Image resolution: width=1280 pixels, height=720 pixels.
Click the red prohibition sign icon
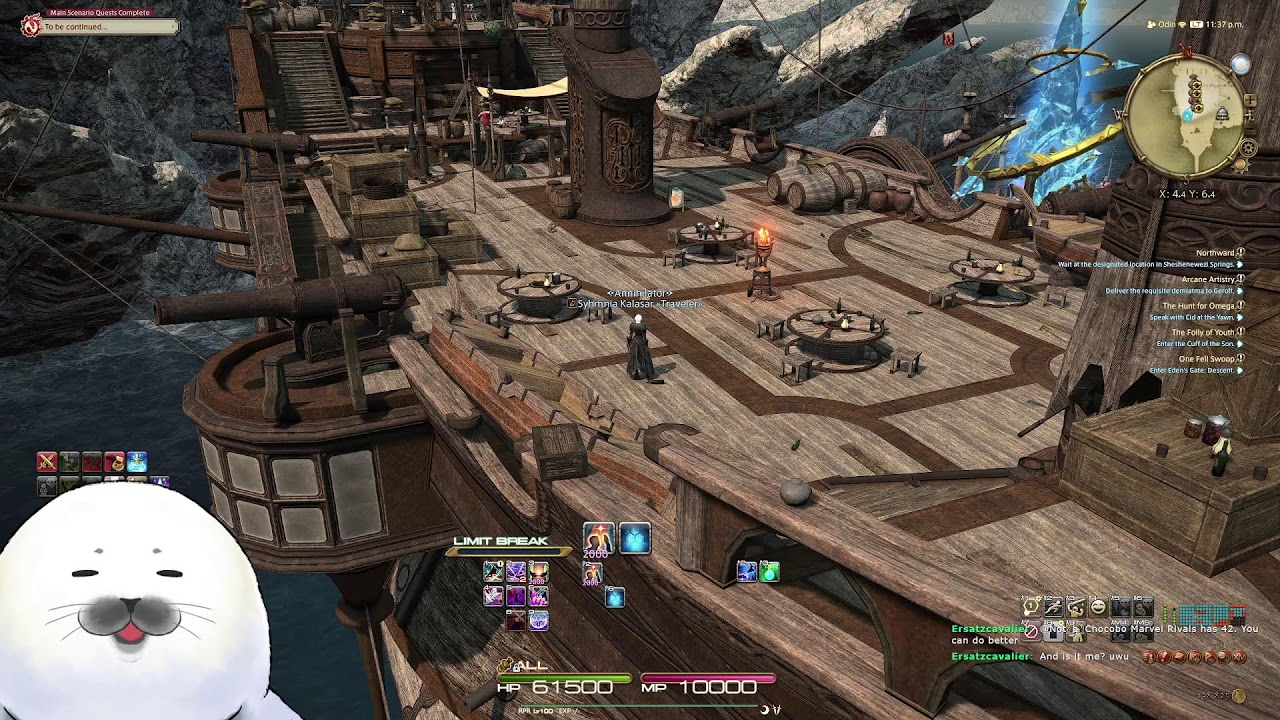click(1031, 632)
